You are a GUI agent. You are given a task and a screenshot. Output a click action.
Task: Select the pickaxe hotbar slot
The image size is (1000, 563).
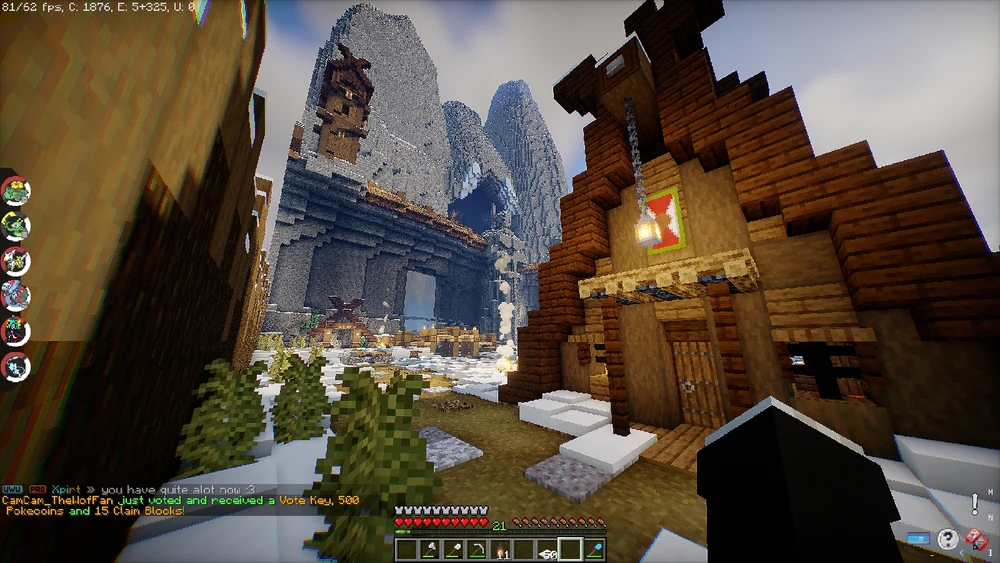pos(477,549)
